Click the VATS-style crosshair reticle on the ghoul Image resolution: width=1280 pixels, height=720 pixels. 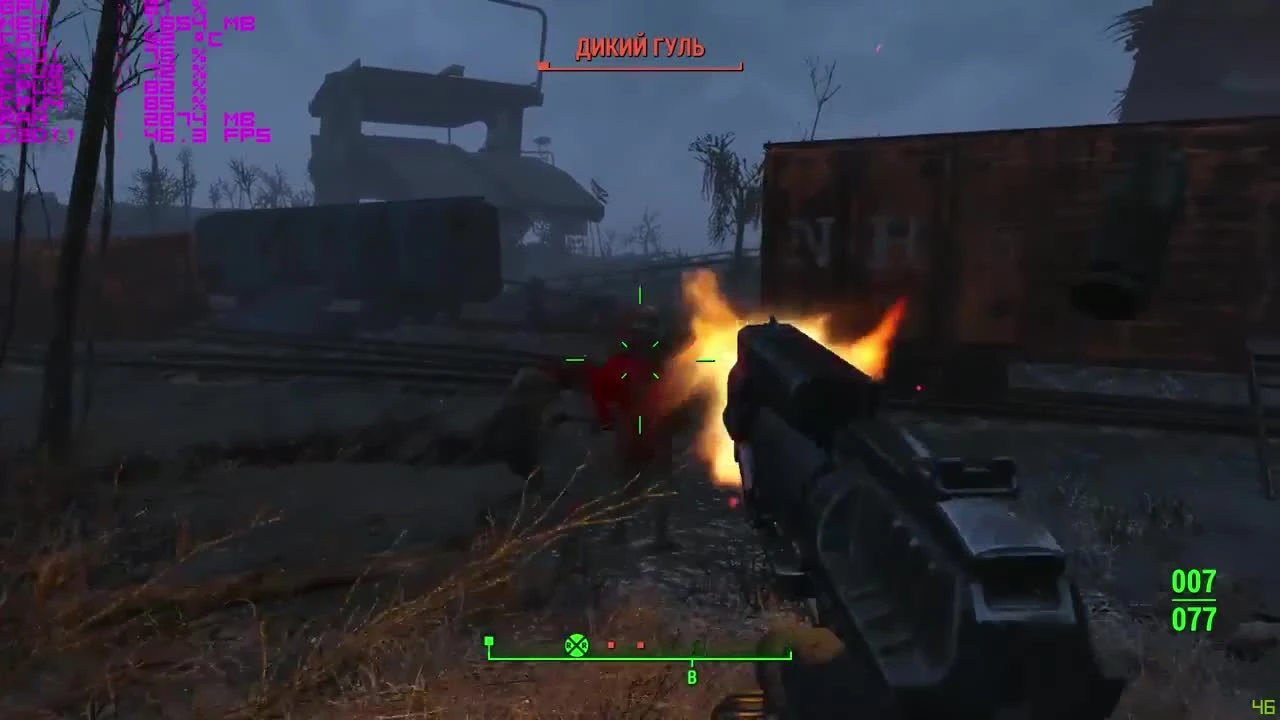640,358
